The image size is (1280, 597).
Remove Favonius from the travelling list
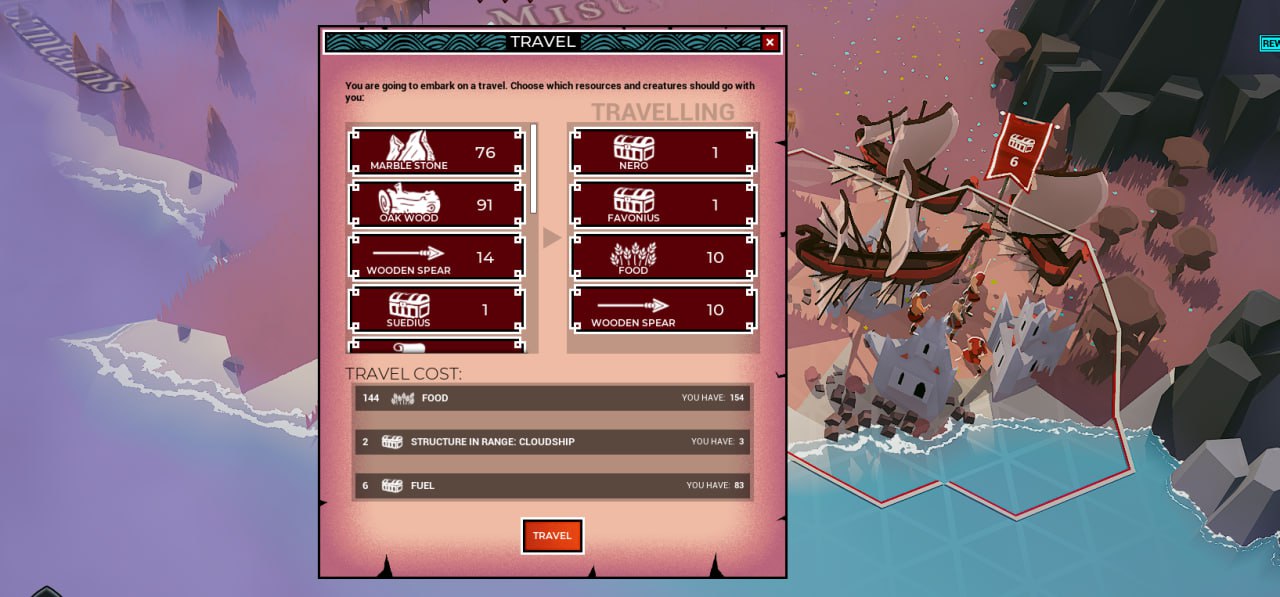pyautogui.click(x=662, y=204)
